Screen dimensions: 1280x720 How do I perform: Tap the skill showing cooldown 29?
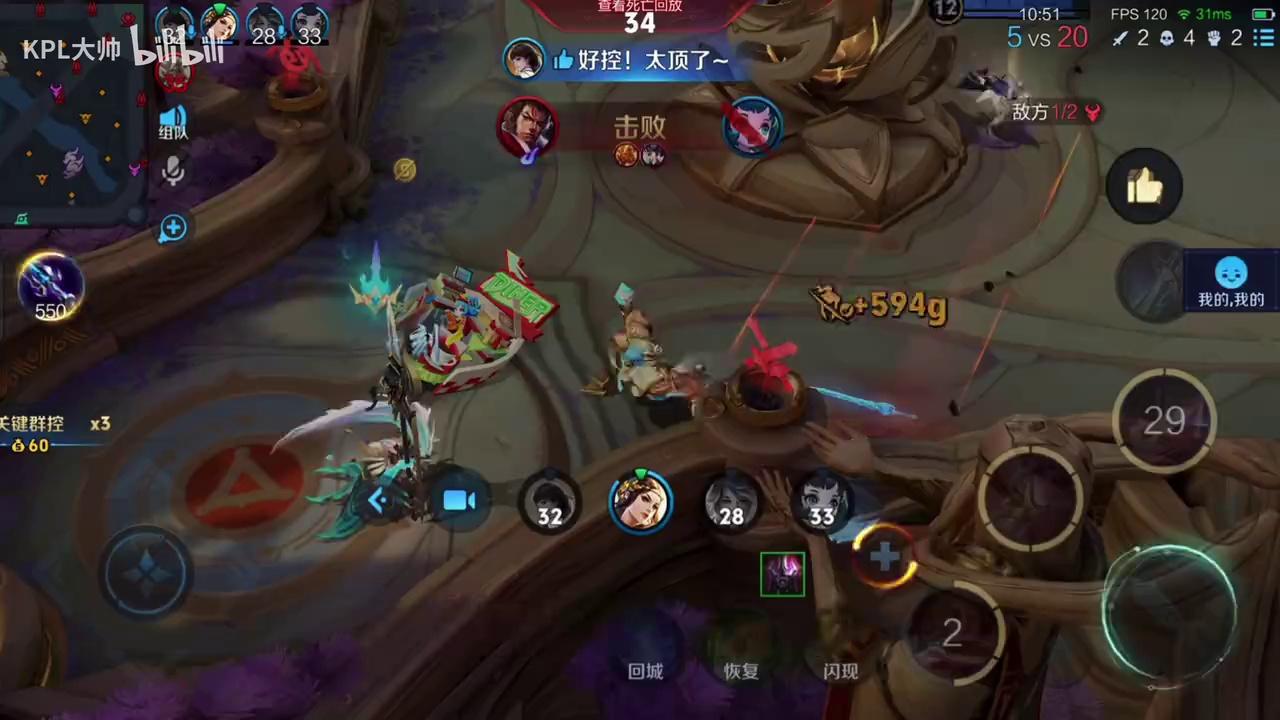point(1164,421)
